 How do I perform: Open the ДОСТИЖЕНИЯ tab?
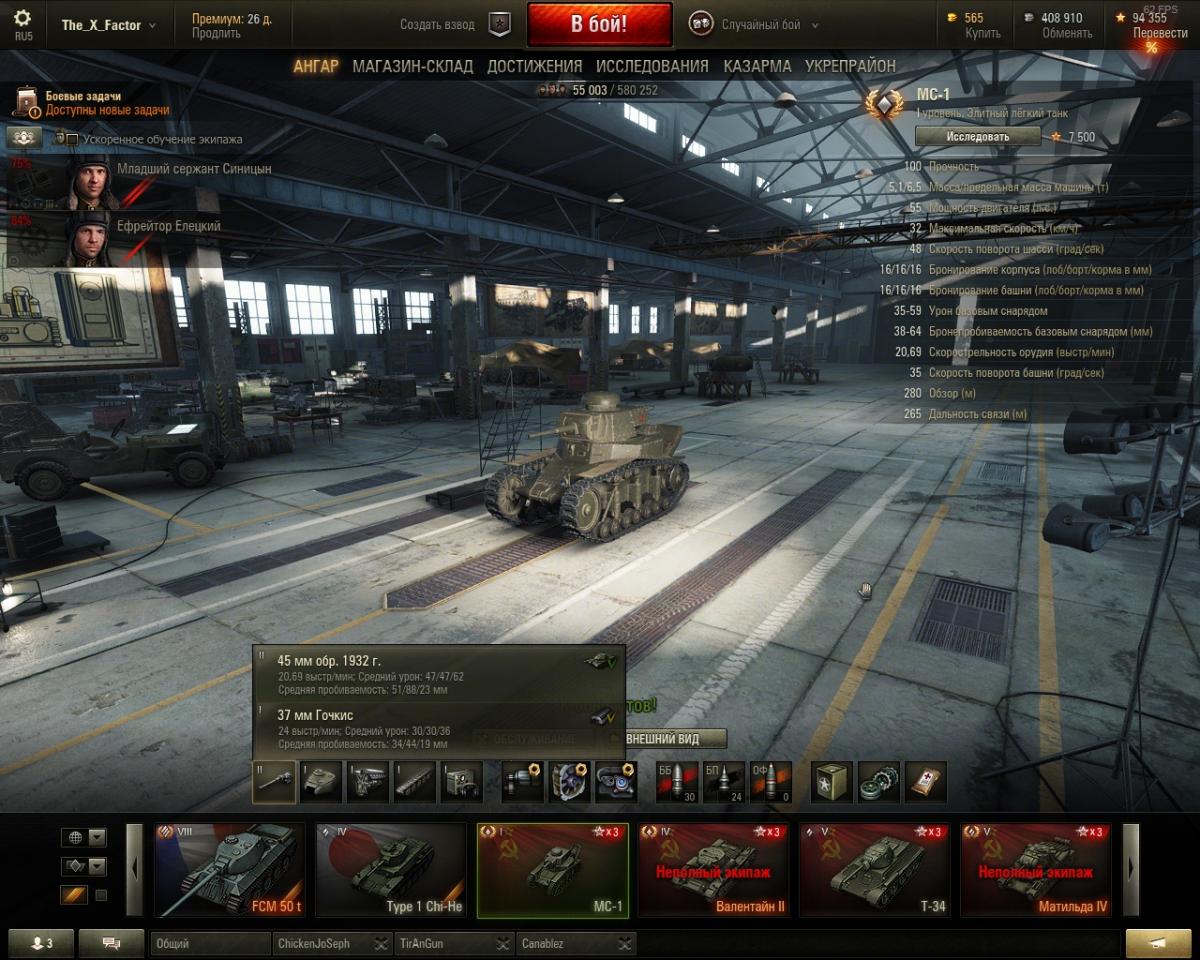pos(534,66)
